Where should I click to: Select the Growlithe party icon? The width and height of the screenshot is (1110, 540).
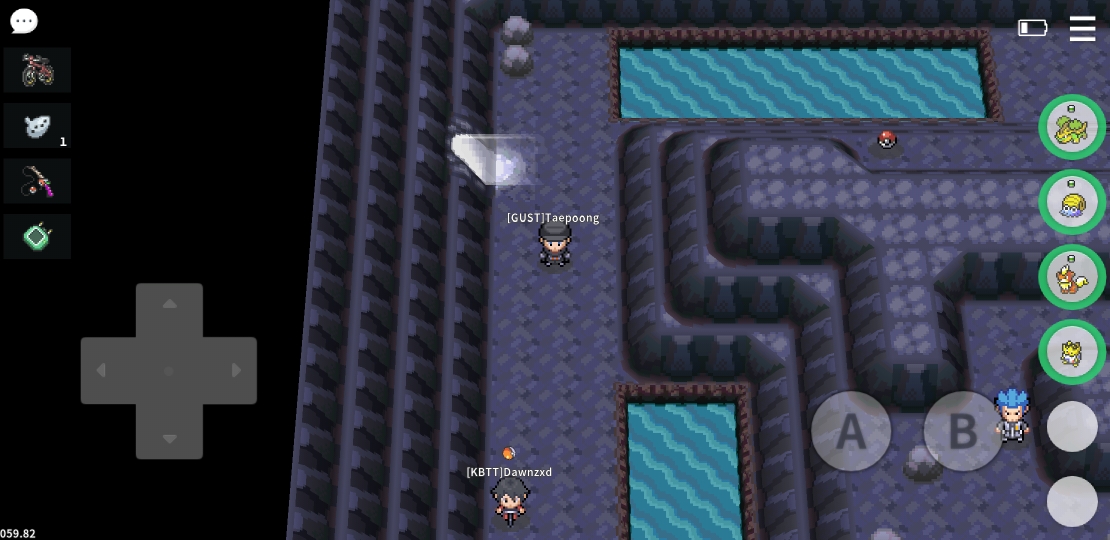tap(1072, 277)
